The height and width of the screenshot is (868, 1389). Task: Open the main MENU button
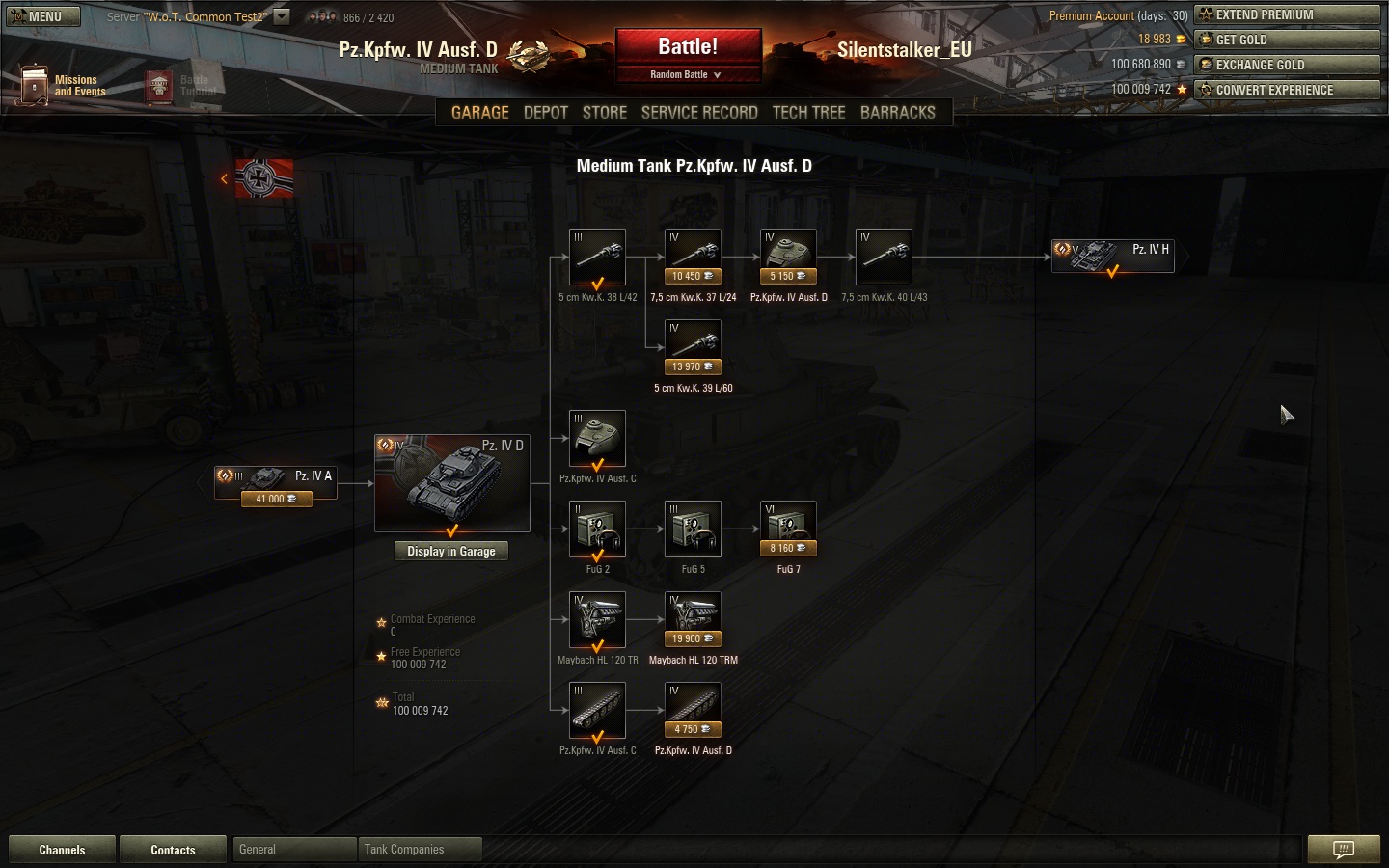[x=41, y=16]
